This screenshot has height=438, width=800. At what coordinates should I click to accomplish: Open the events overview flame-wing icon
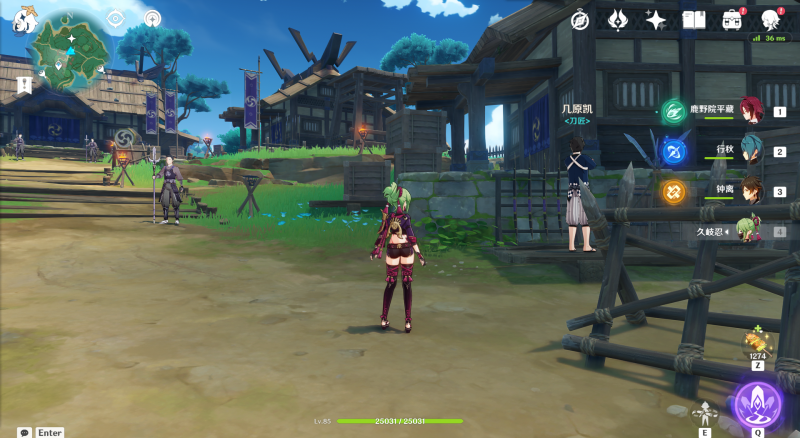click(618, 20)
